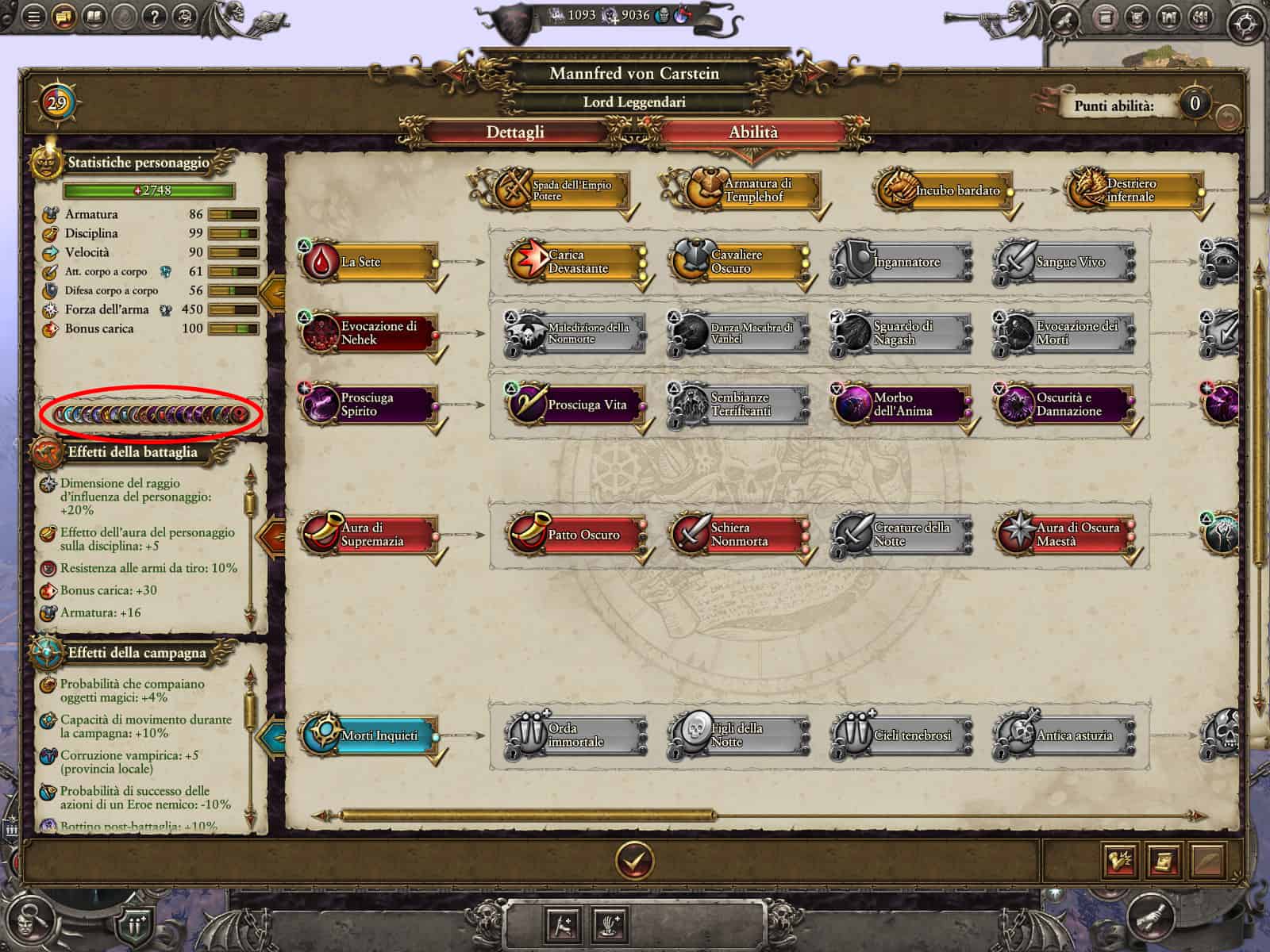Select the Morti Inquieti campaign skill
The width and height of the screenshot is (1270, 952).
click(x=369, y=735)
